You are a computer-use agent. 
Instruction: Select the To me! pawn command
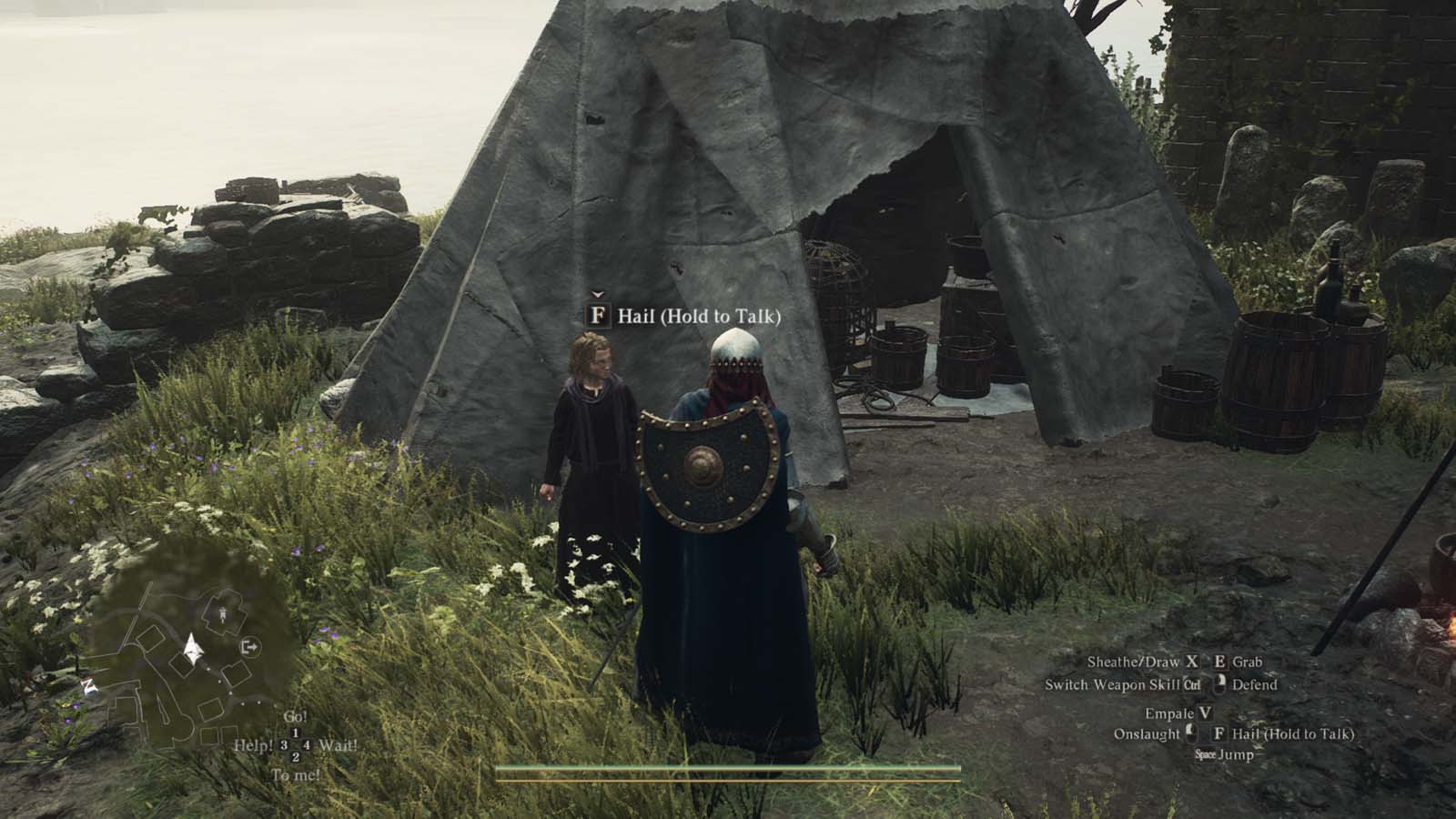tap(297, 774)
